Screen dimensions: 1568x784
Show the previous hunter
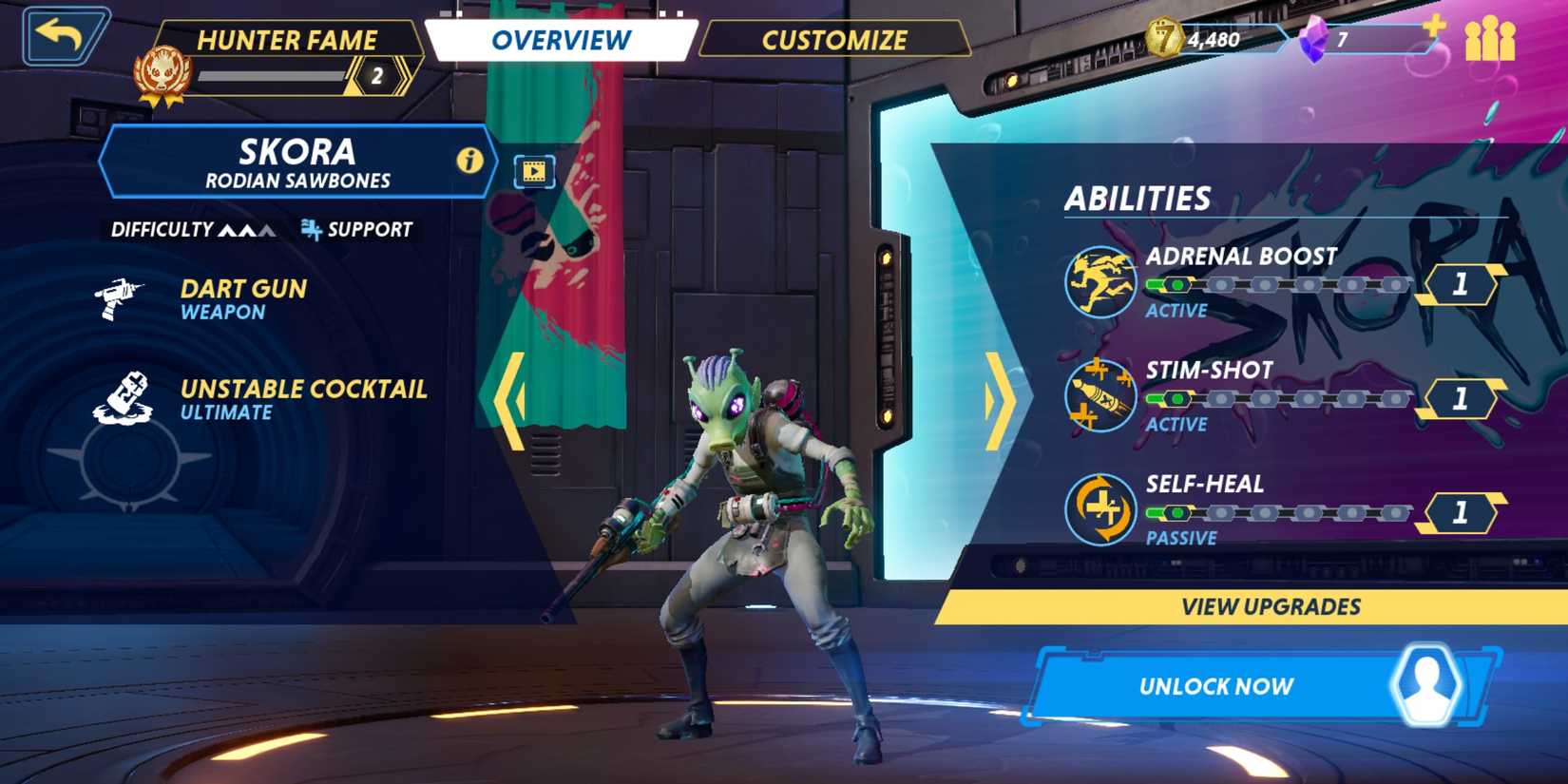pyautogui.click(x=510, y=400)
